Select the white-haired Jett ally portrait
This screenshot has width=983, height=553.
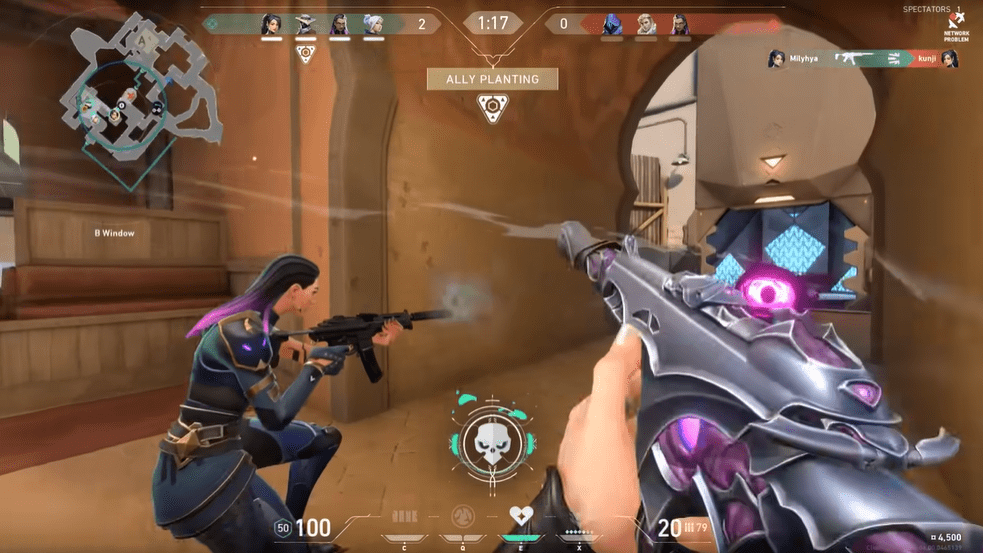373,24
